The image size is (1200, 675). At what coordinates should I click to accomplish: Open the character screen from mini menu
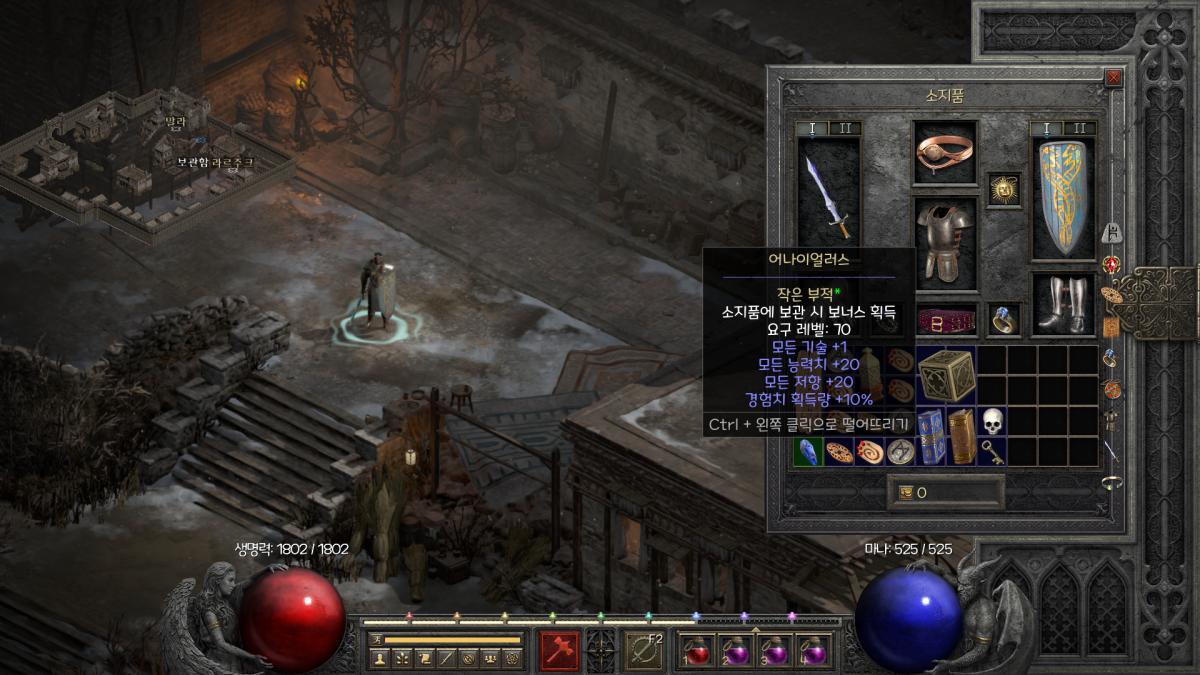380,658
